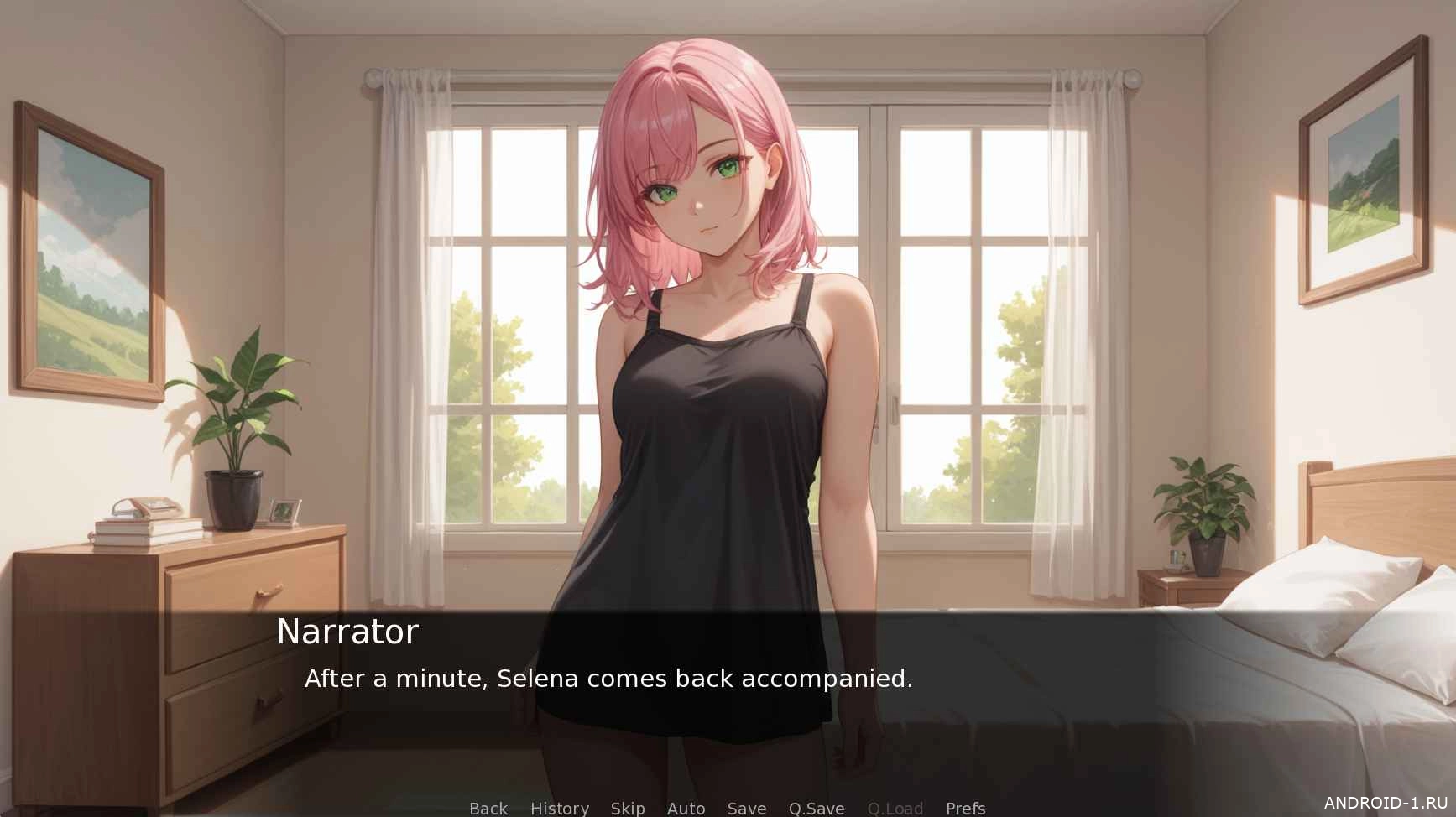Activate Skip to fast-forward dialogue
The image size is (1456, 817).
pyautogui.click(x=628, y=808)
